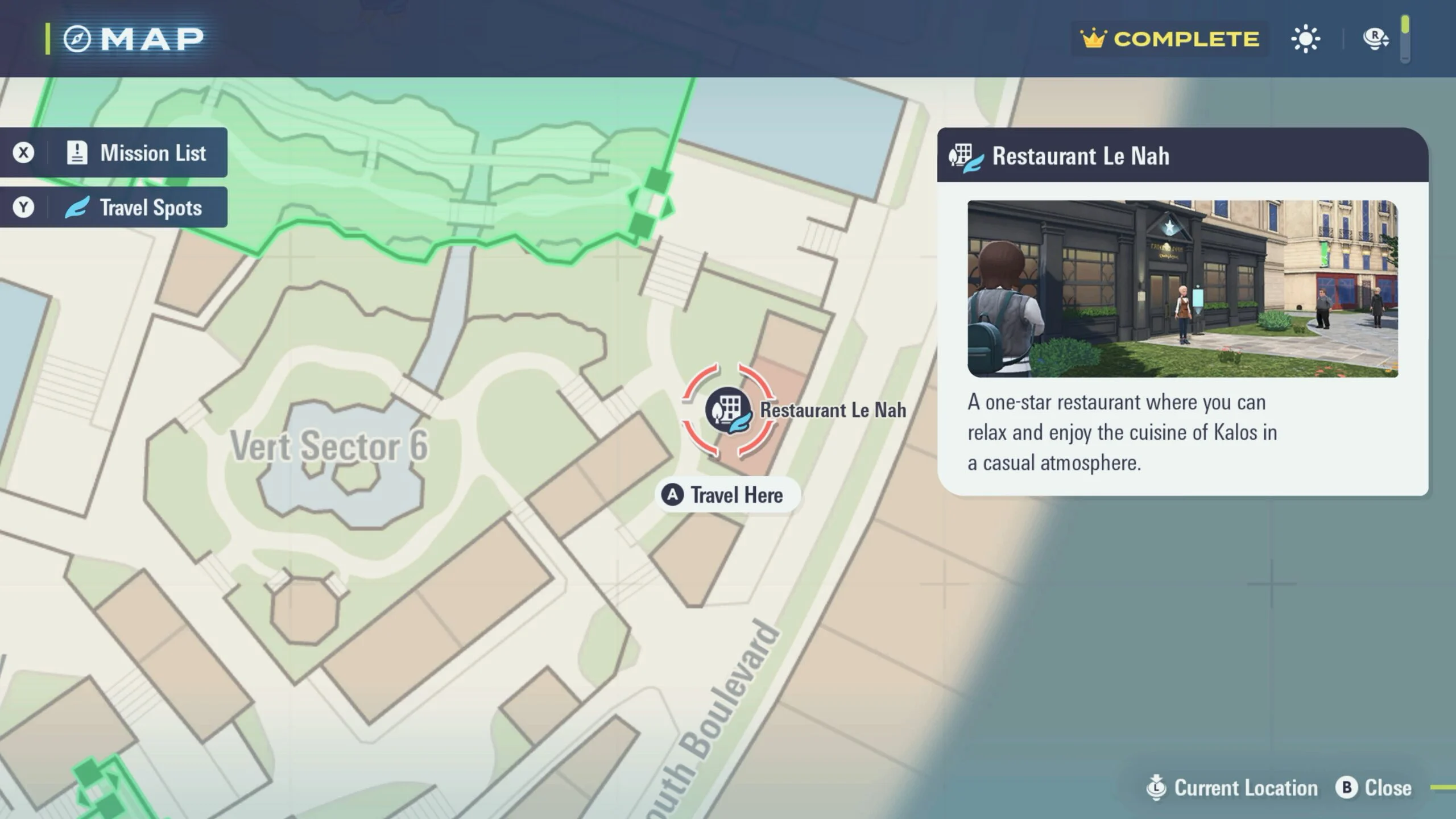The height and width of the screenshot is (819, 1456).
Task: Click the Y button icon for Travel Spots
Action: [24, 207]
